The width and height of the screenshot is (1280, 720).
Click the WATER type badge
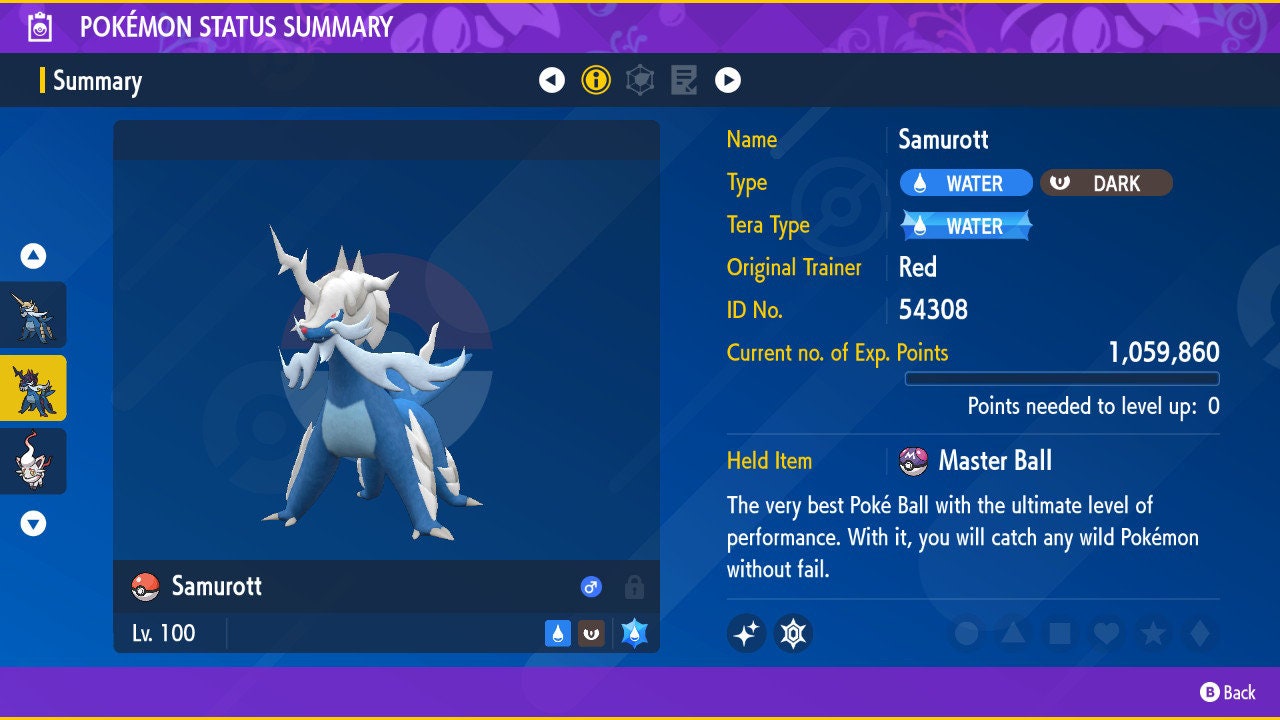966,182
